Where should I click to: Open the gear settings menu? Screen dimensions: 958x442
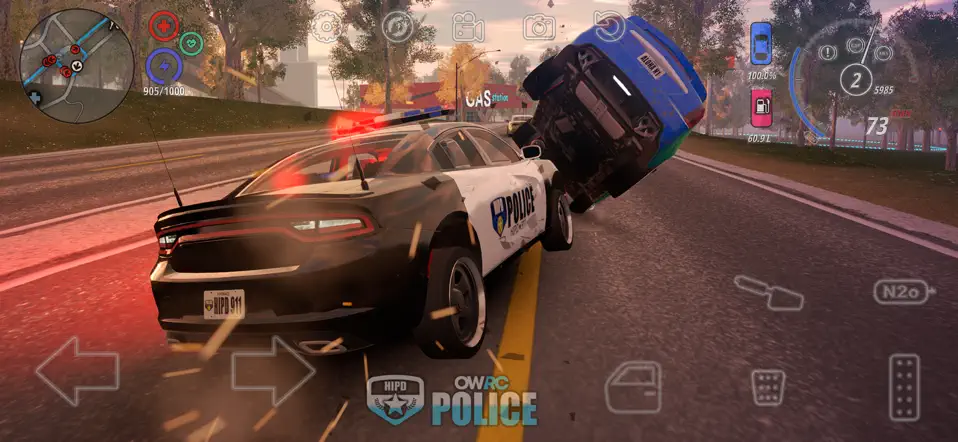click(326, 26)
